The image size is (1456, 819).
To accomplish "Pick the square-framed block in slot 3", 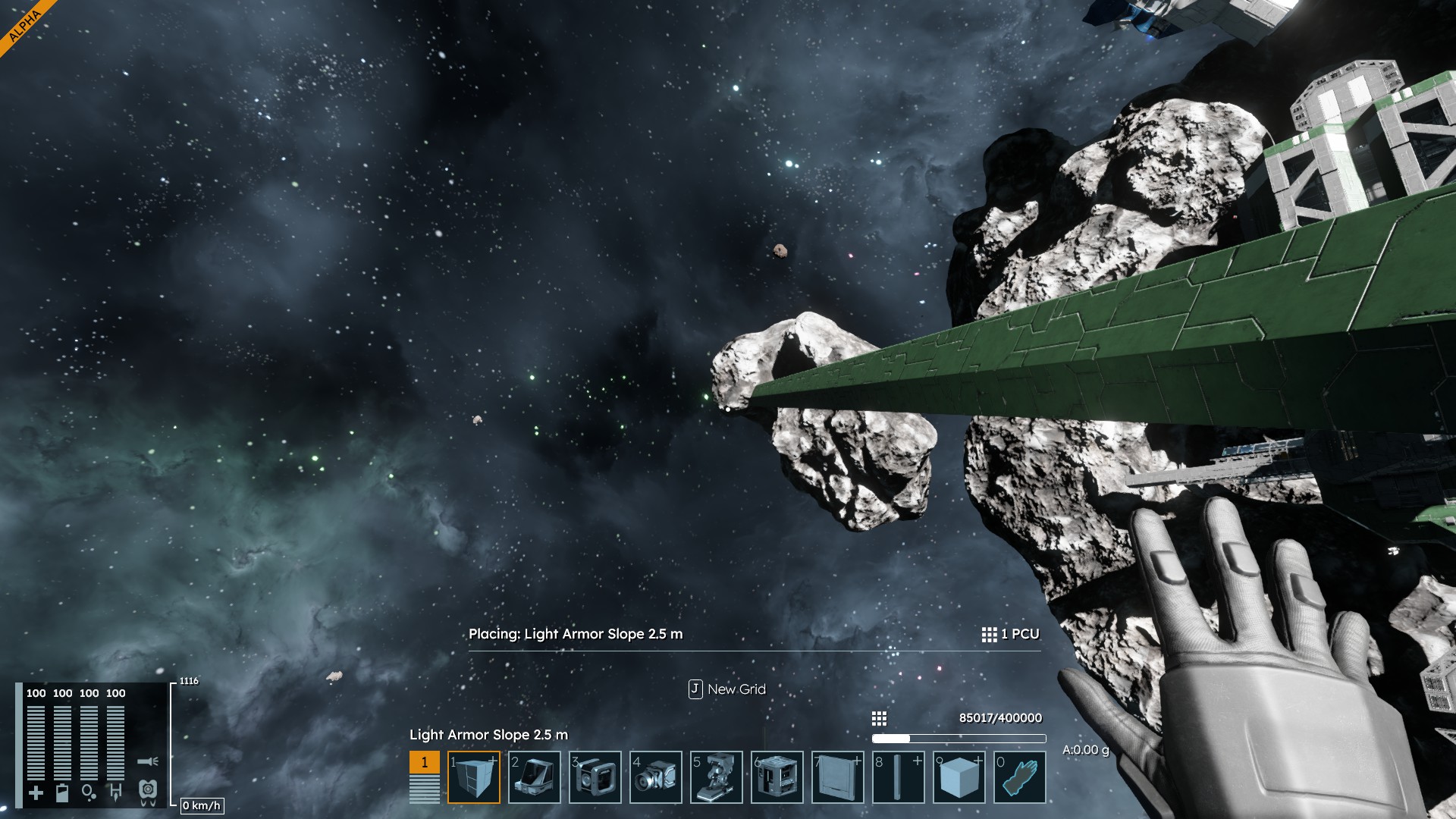I will click(x=595, y=777).
